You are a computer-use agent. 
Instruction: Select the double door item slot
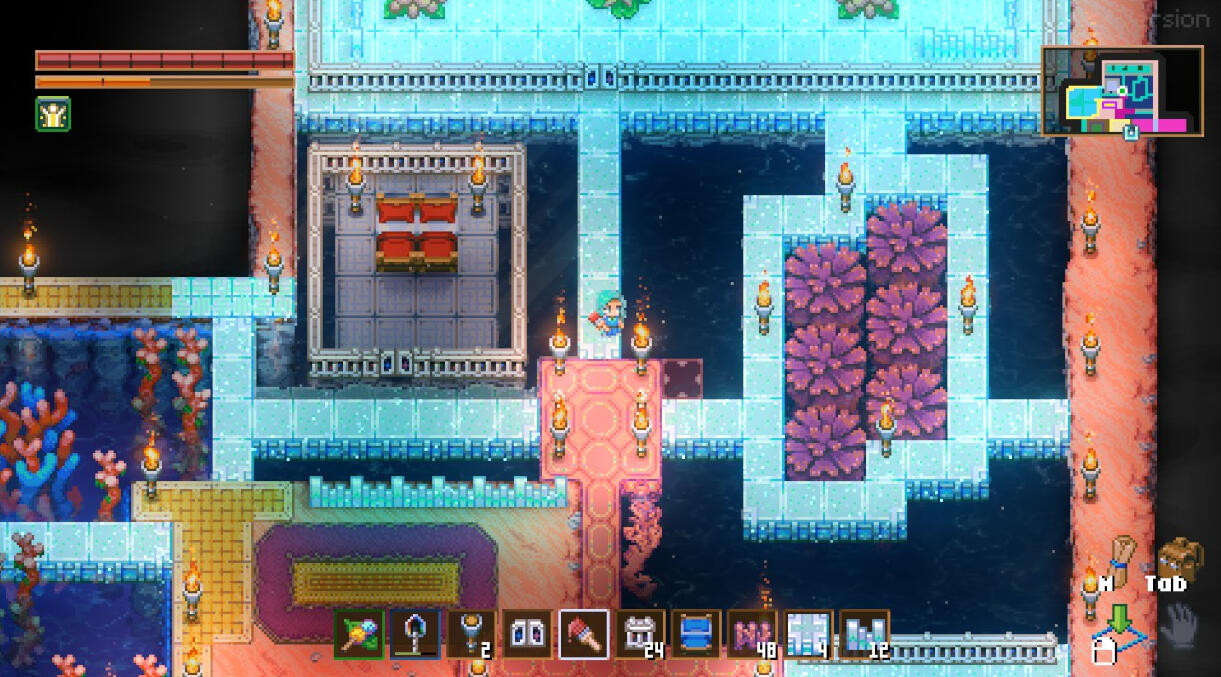pos(527,634)
